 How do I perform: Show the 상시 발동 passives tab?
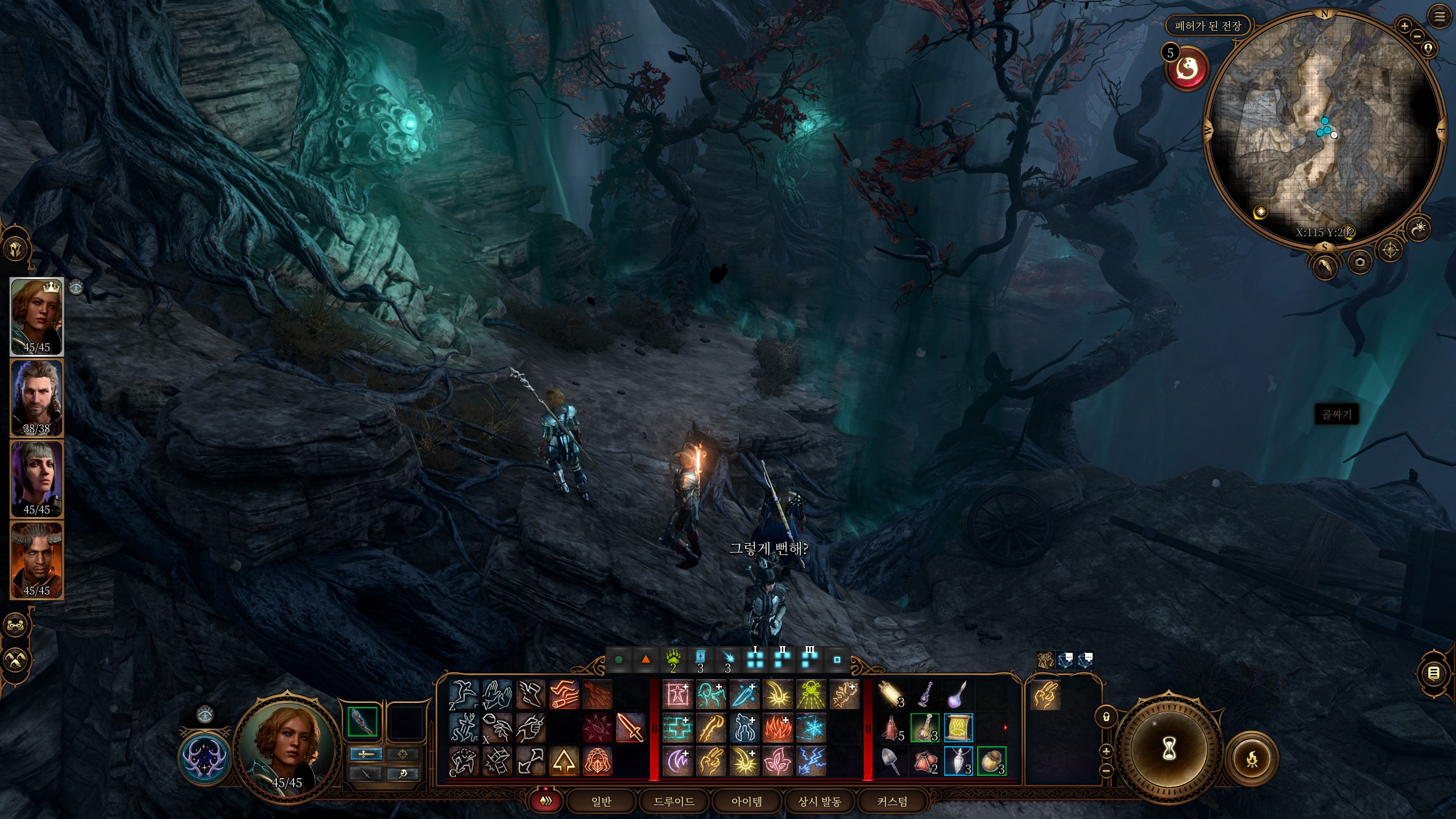(x=819, y=801)
